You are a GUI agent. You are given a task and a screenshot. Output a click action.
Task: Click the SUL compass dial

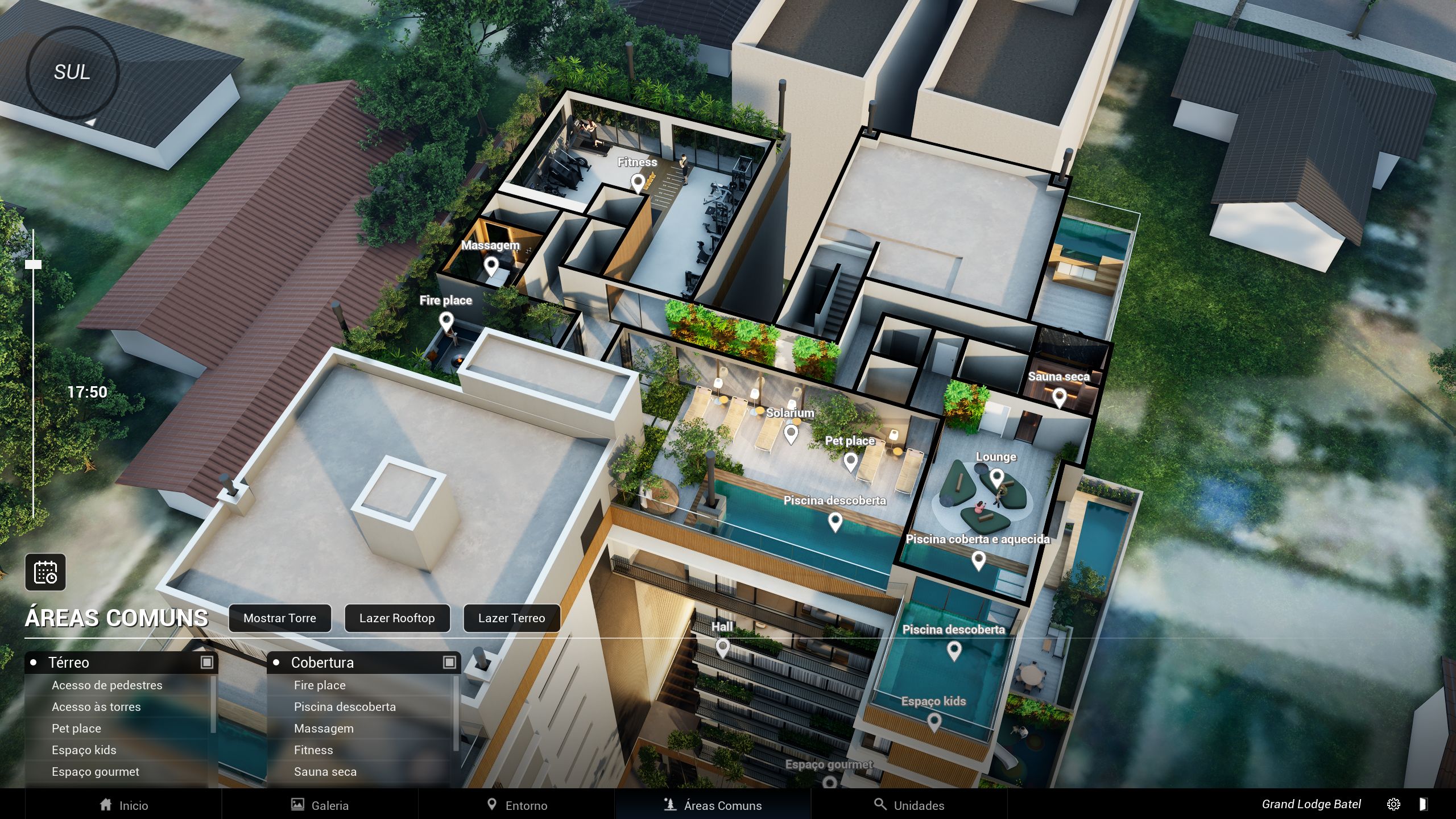coord(72,72)
